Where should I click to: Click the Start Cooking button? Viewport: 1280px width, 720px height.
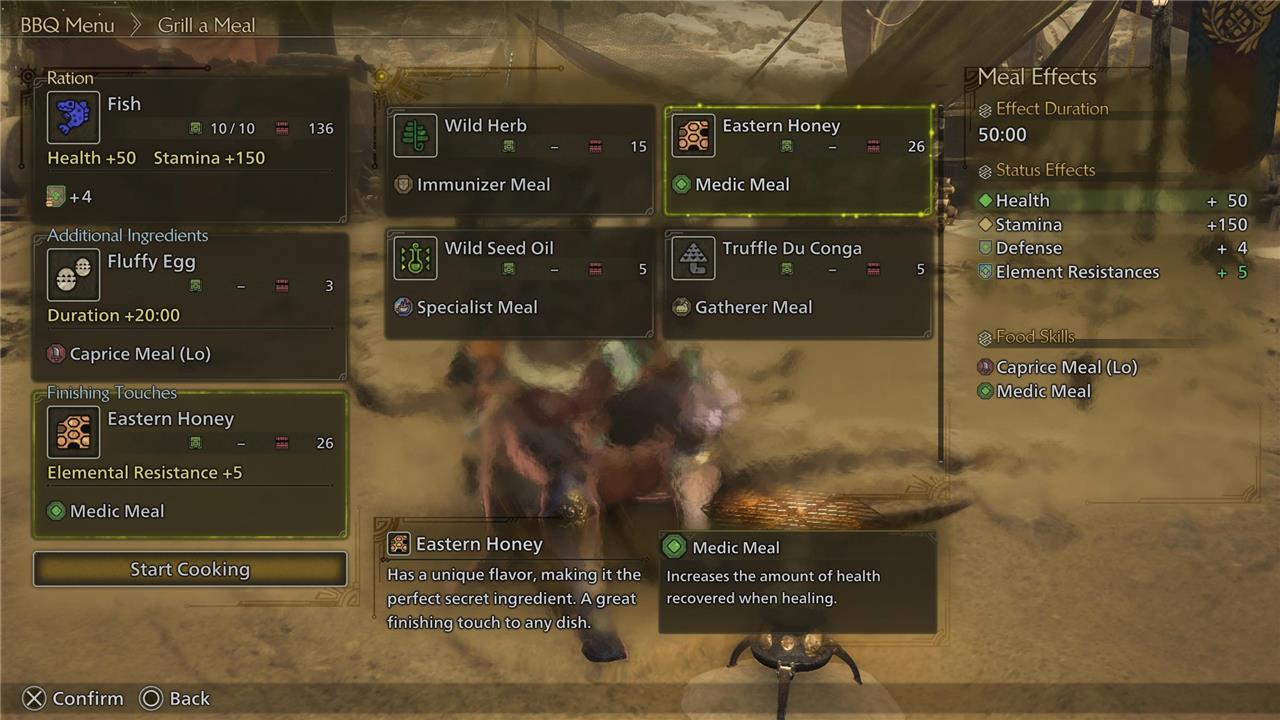tap(190, 569)
